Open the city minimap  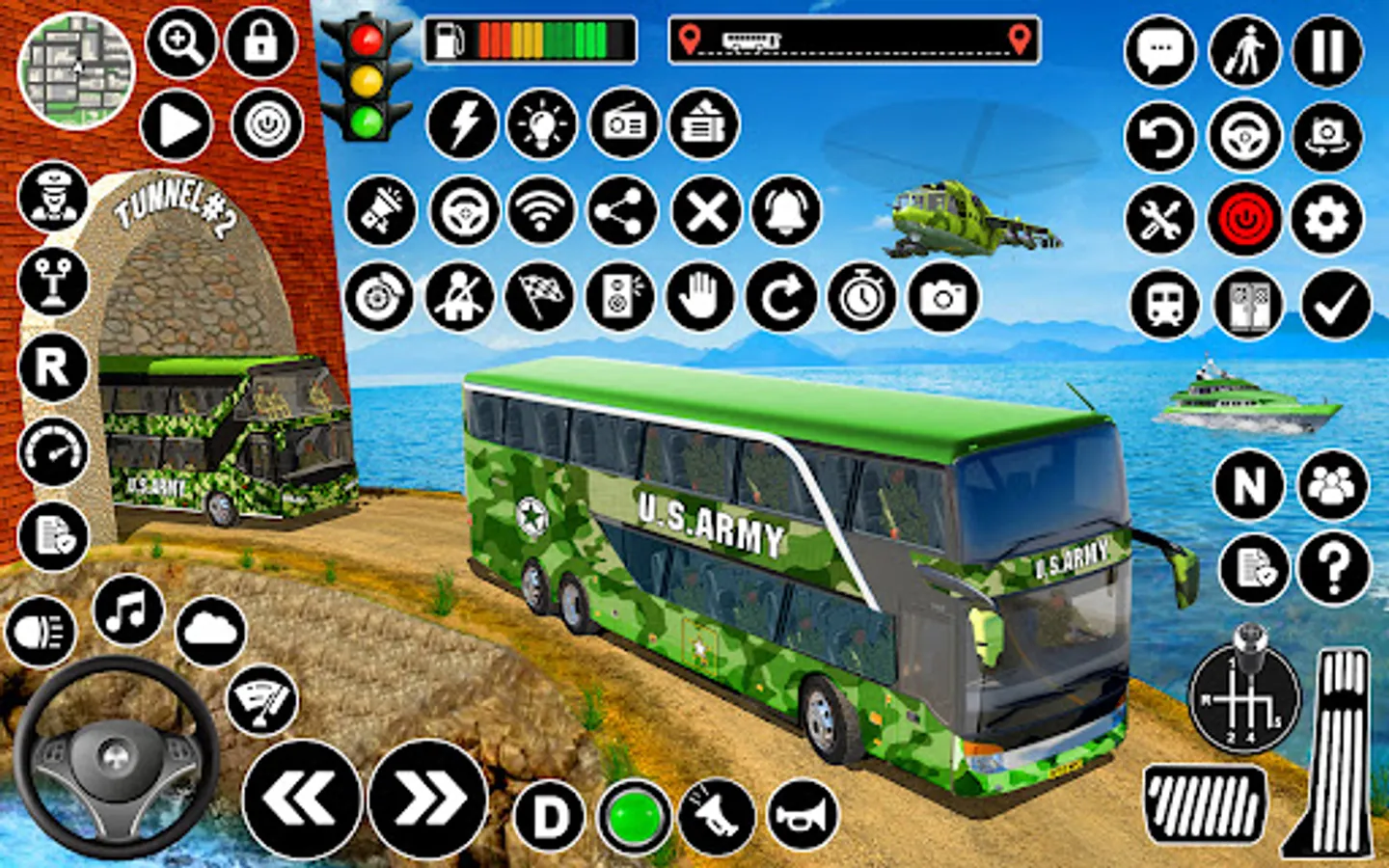coord(75,70)
